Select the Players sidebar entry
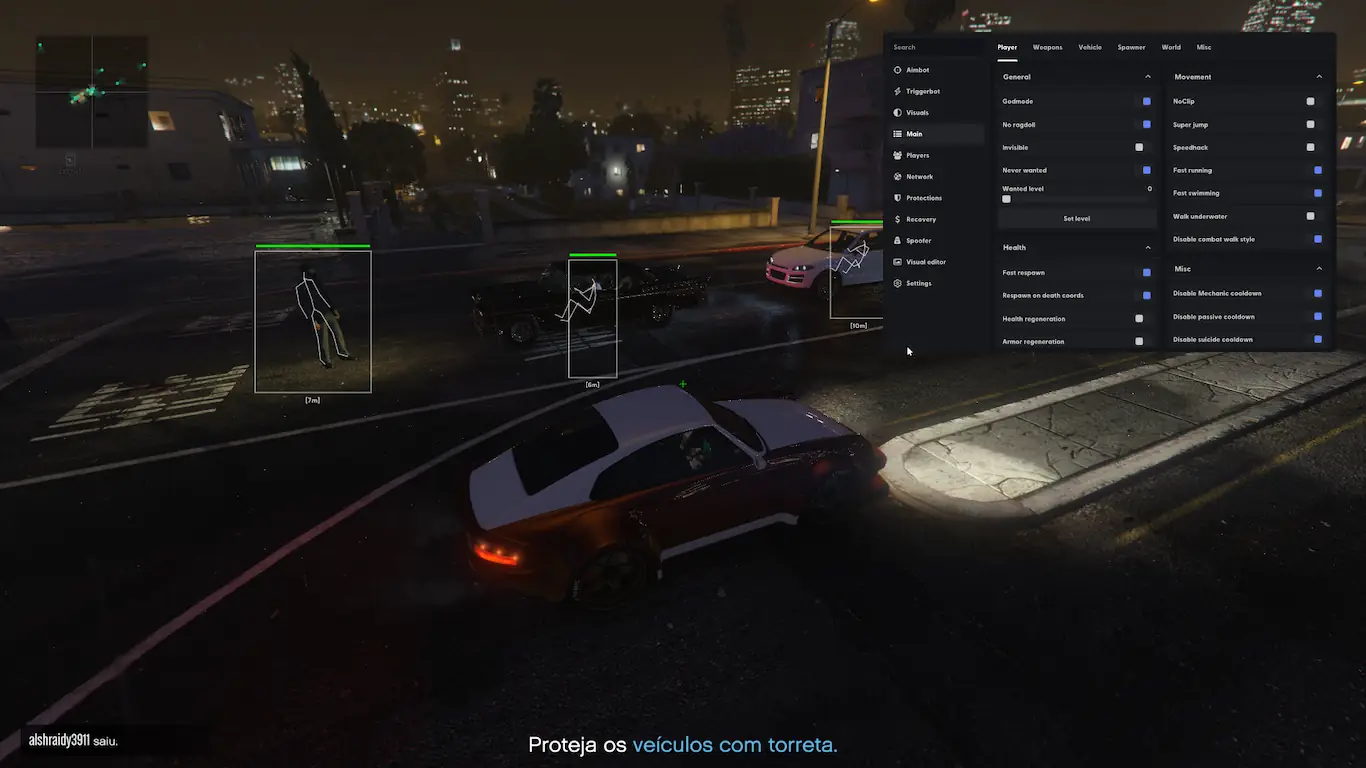The height and width of the screenshot is (768, 1366). 917,156
